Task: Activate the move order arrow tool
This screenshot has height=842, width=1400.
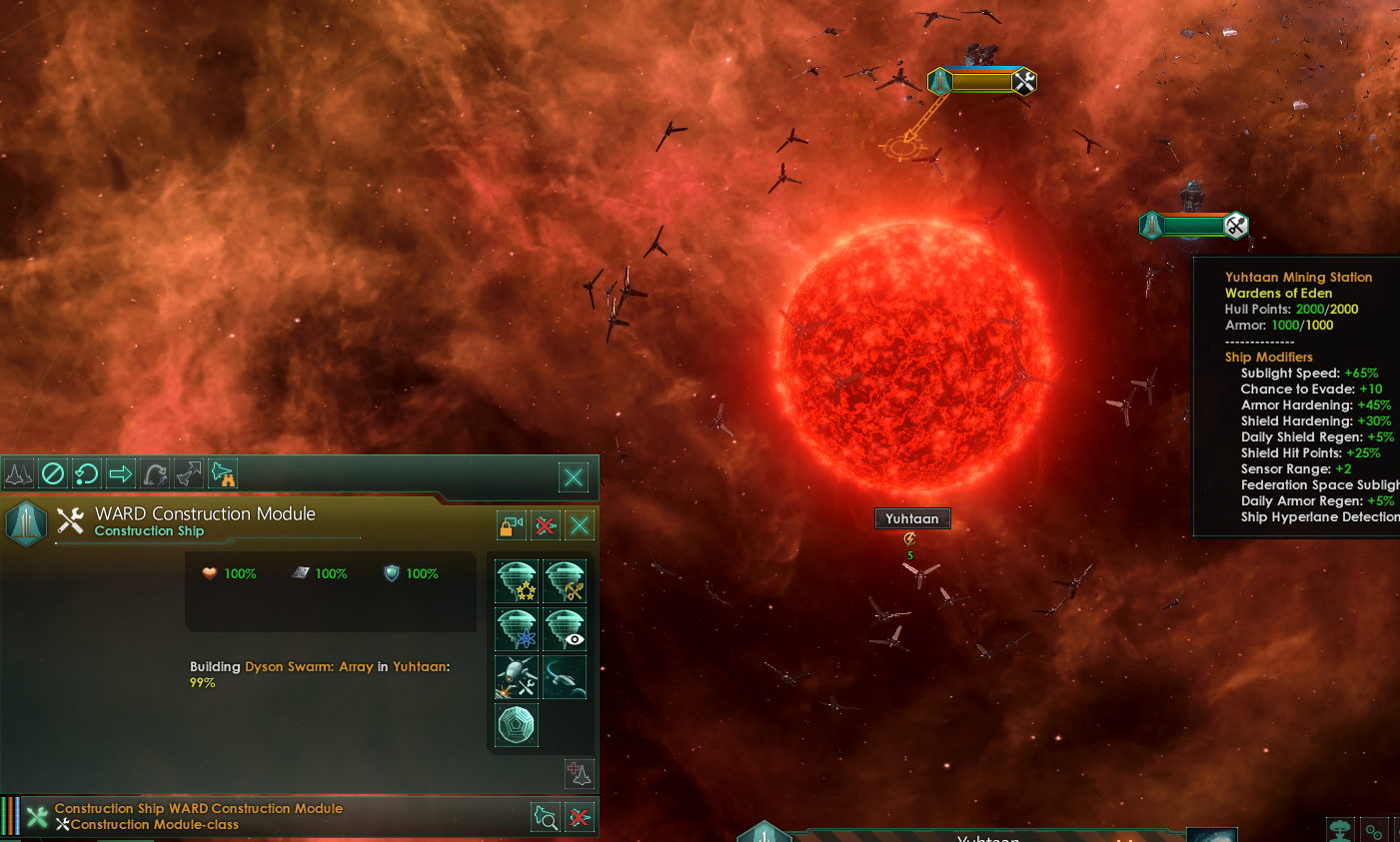Action: pyautogui.click(x=120, y=475)
